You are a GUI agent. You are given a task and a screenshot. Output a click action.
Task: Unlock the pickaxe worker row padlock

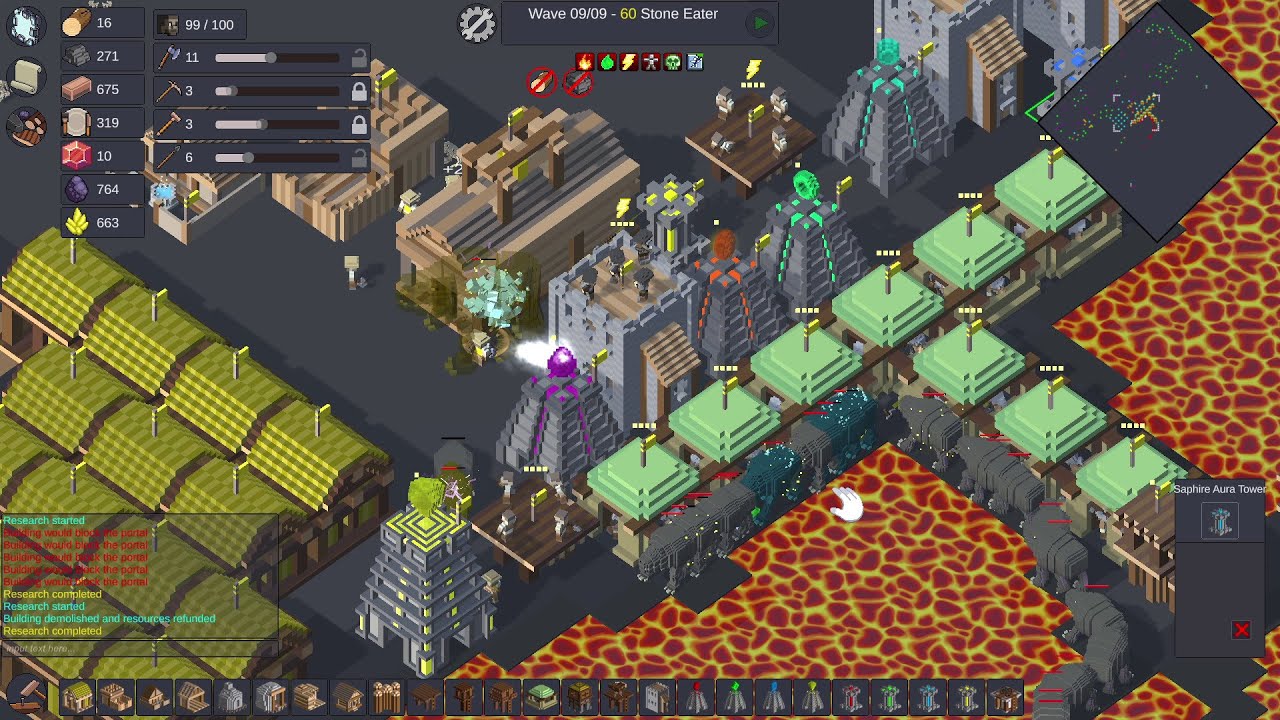358,91
